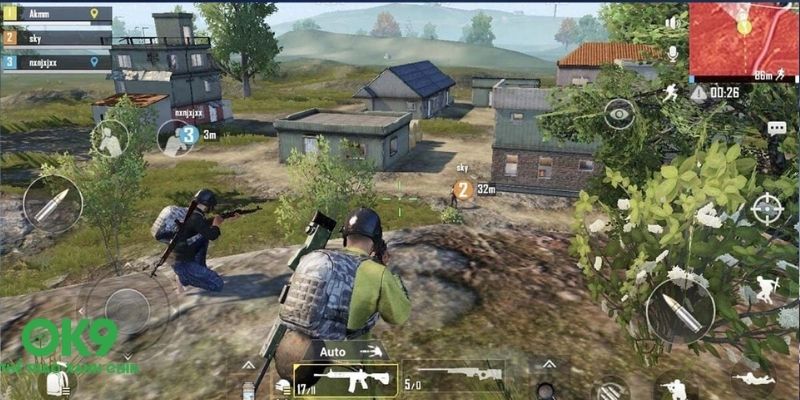The width and height of the screenshot is (800, 400).
Task: Expand the arrow beside the sniper slot
Action: pos(543,366)
